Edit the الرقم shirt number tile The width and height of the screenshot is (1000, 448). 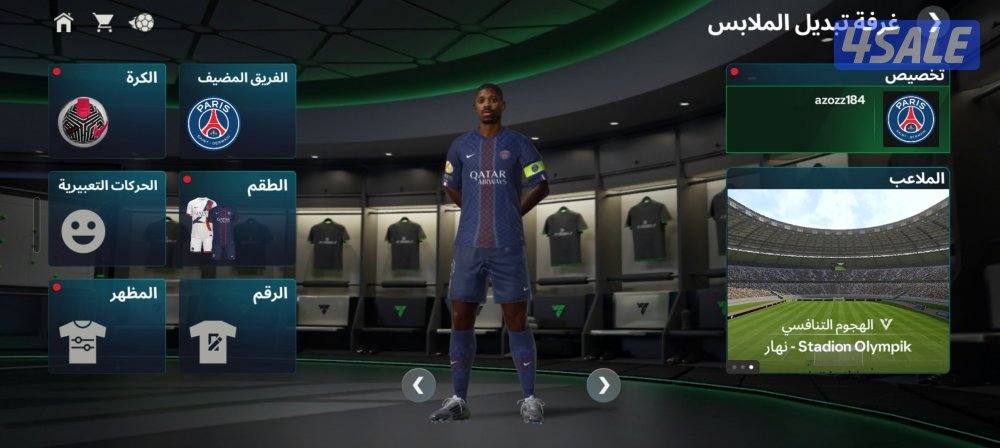click(237, 326)
